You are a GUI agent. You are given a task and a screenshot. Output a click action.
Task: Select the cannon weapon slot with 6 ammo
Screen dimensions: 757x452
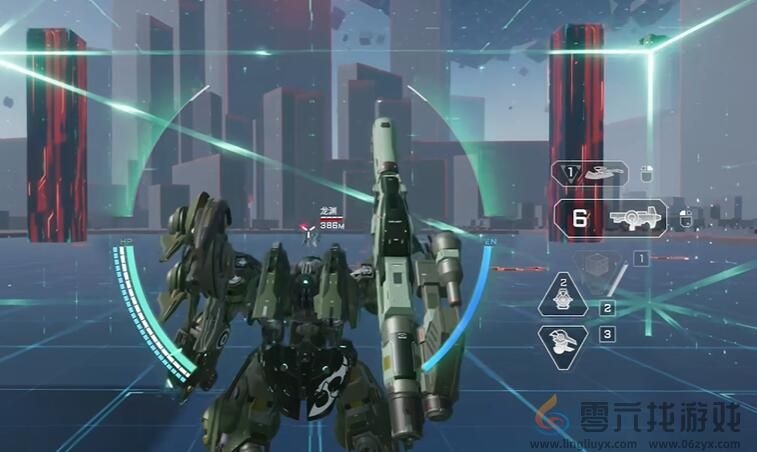tap(610, 218)
